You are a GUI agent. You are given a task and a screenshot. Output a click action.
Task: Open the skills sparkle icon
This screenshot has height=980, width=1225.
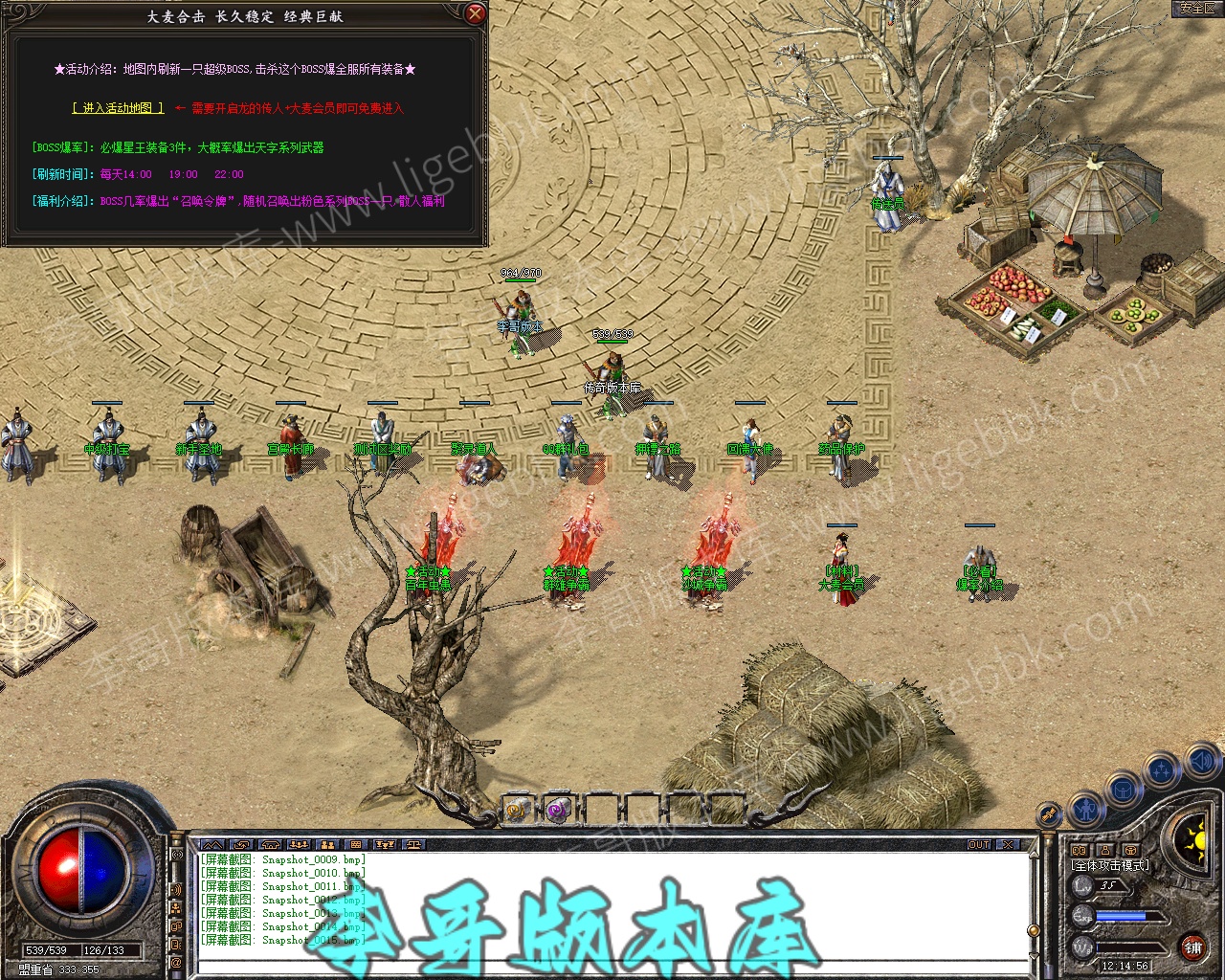(1162, 769)
